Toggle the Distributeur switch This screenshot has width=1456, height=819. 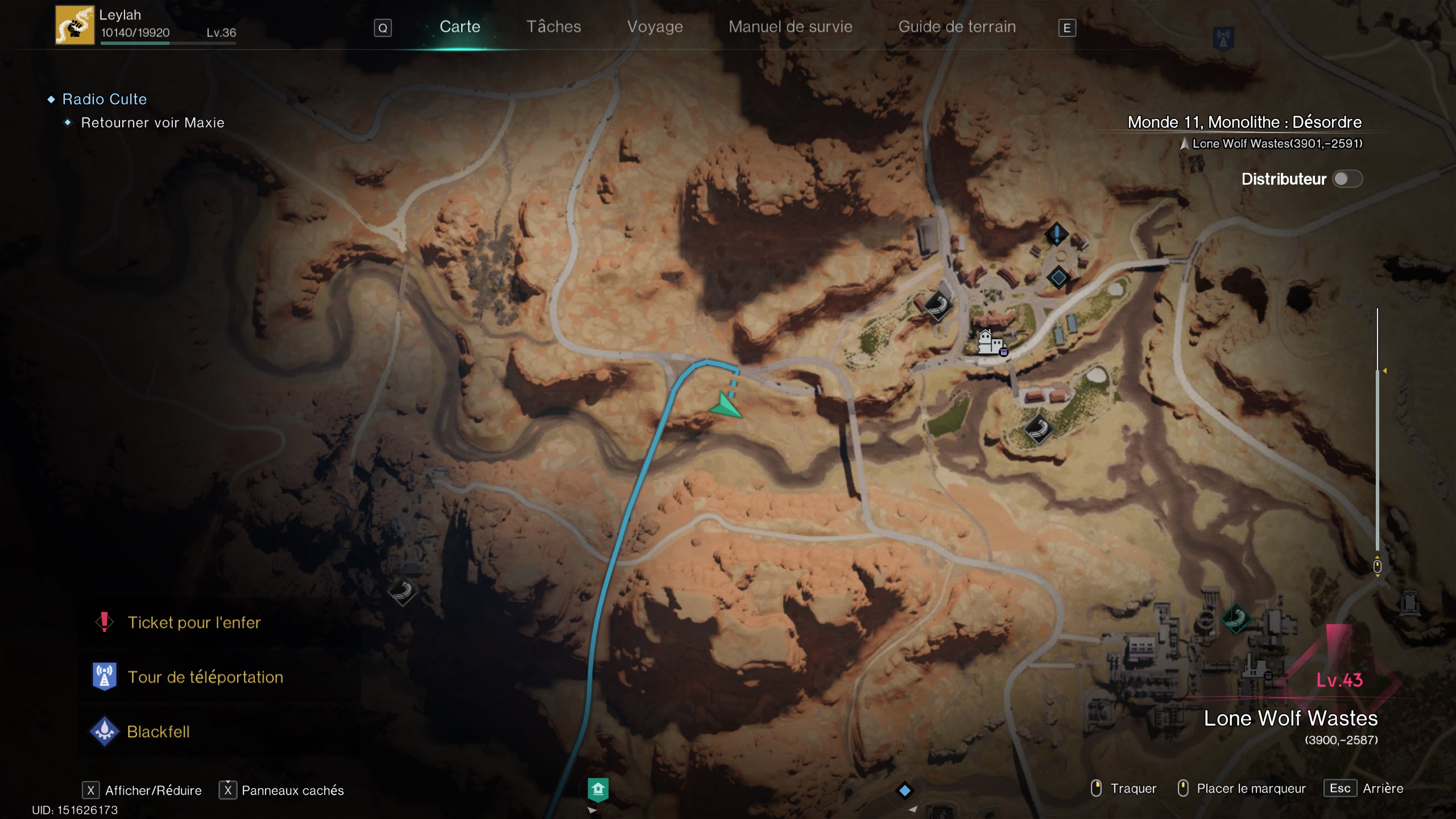tap(1347, 179)
